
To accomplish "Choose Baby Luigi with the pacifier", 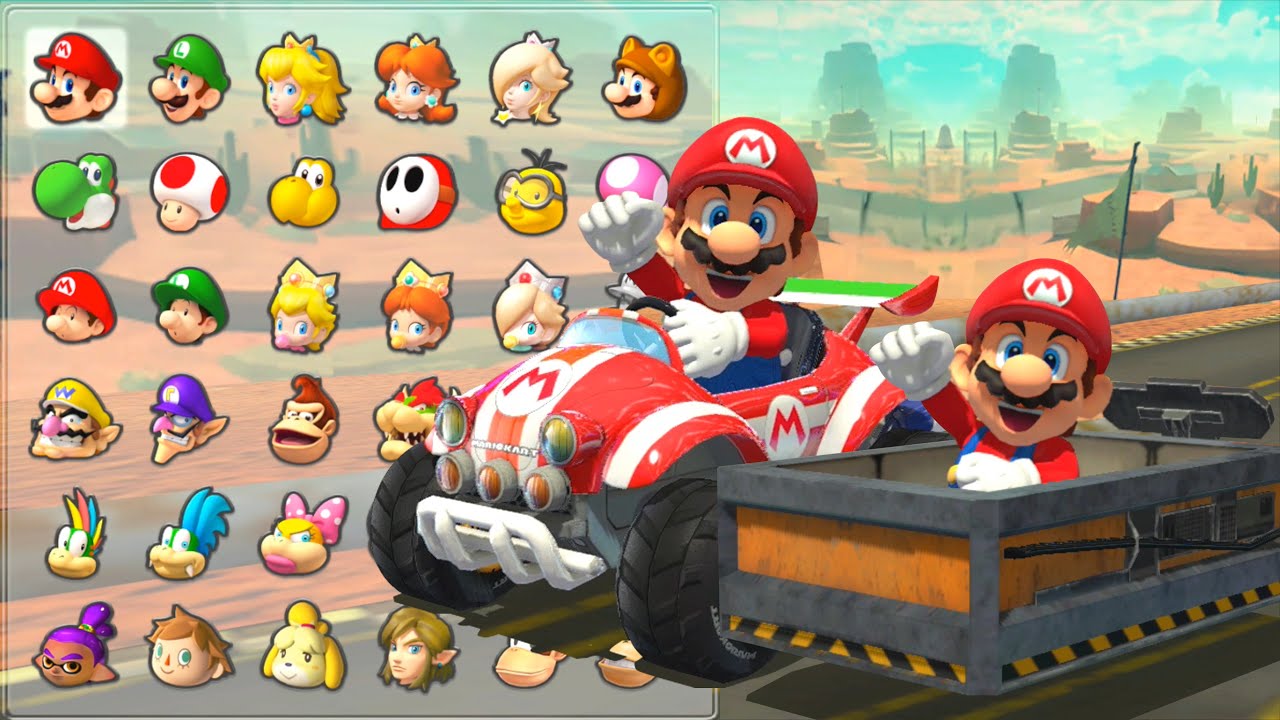I will pyautogui.click(x=190, y=305).
